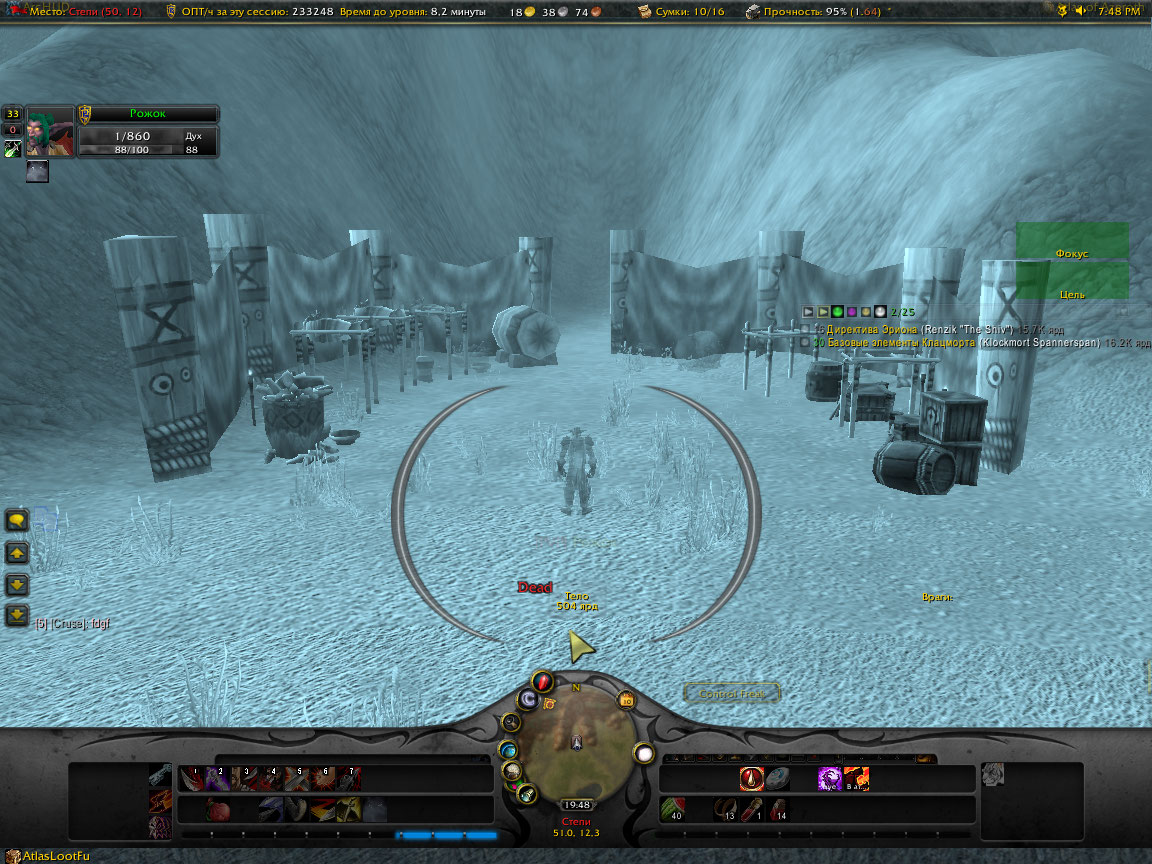Click the clock showing 19:48 under minimap

click(576, 805)
